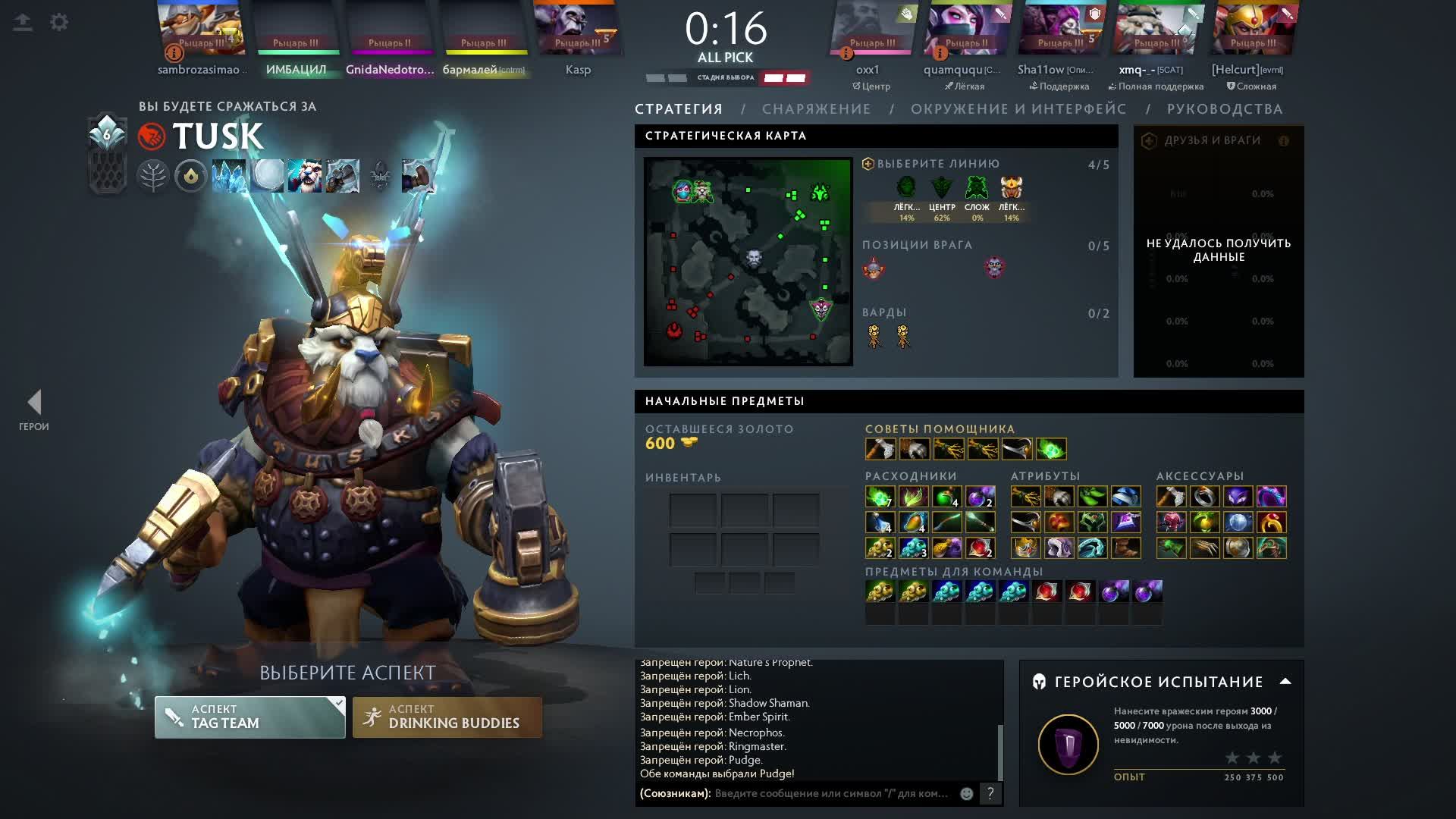The width and height of the screenshot is (1456, 819).
Task: Click the chat help question mark button
Action: (990, 793)
